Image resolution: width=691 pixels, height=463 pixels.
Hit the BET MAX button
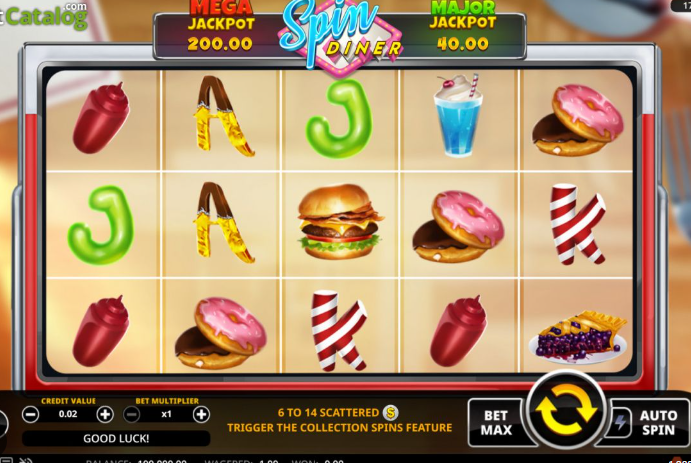(x=497, y=422)
